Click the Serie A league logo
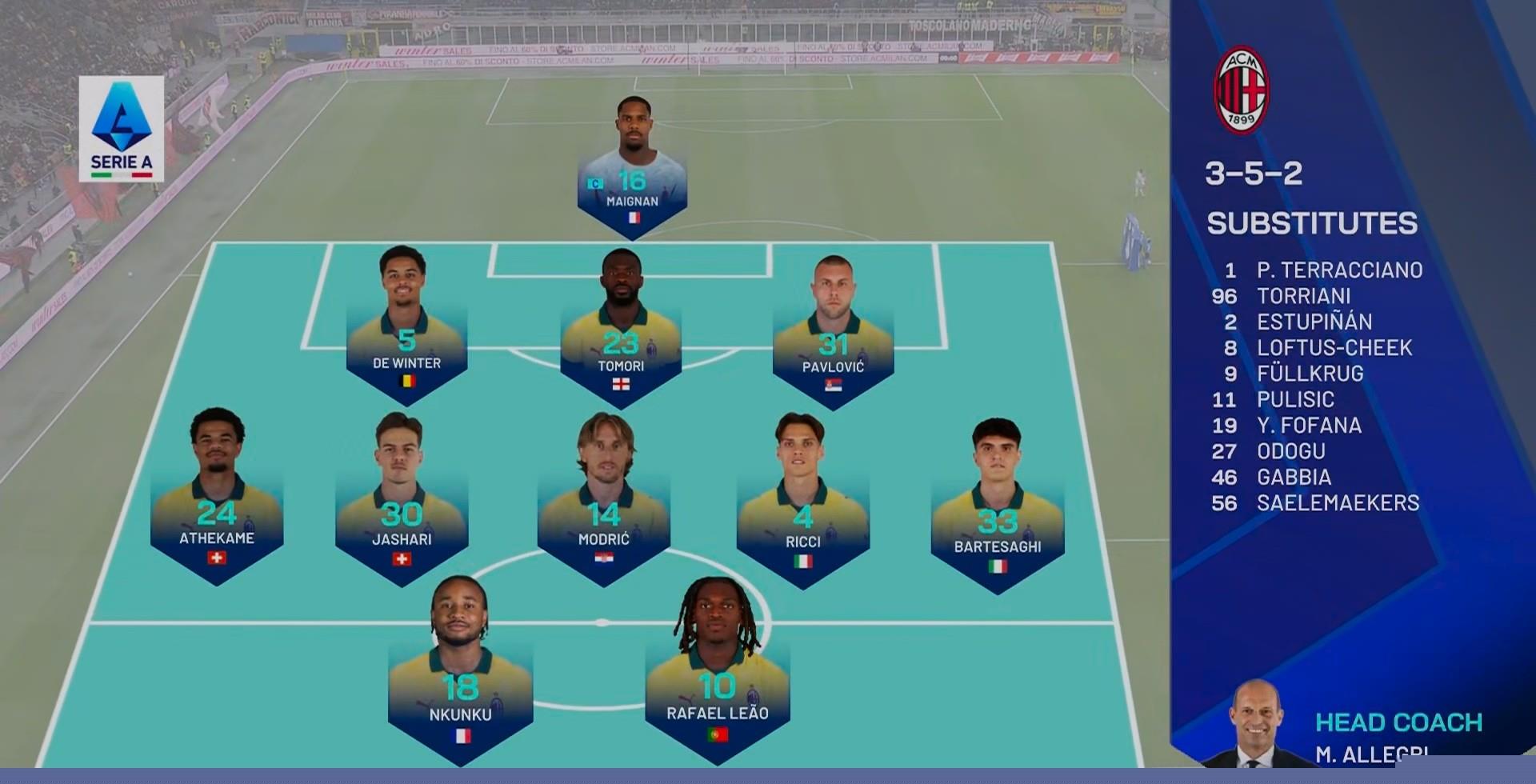Screen dimensions: 1536x784 pyautogui.click(x=122, y=128)
